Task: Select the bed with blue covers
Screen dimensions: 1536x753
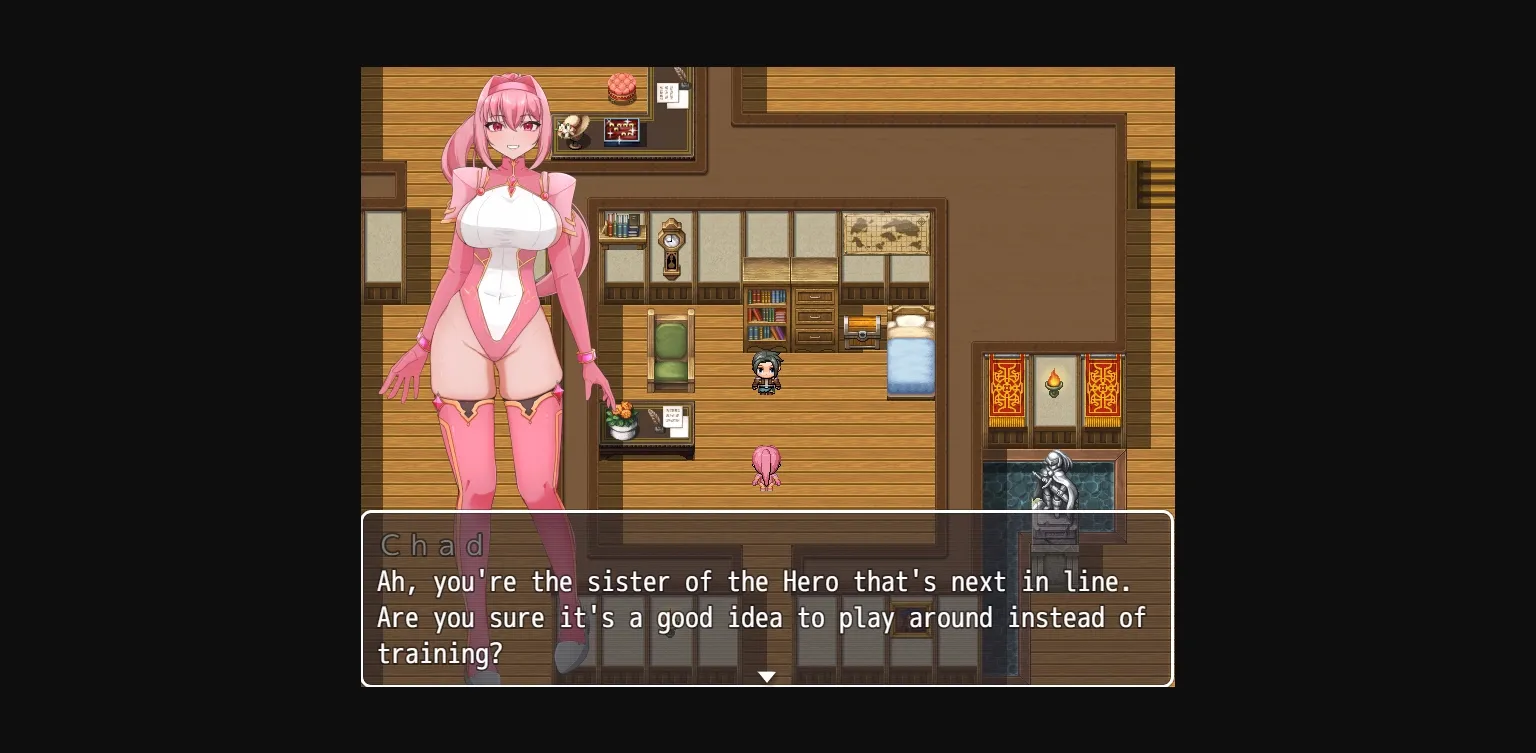Action: coord(910,360)
